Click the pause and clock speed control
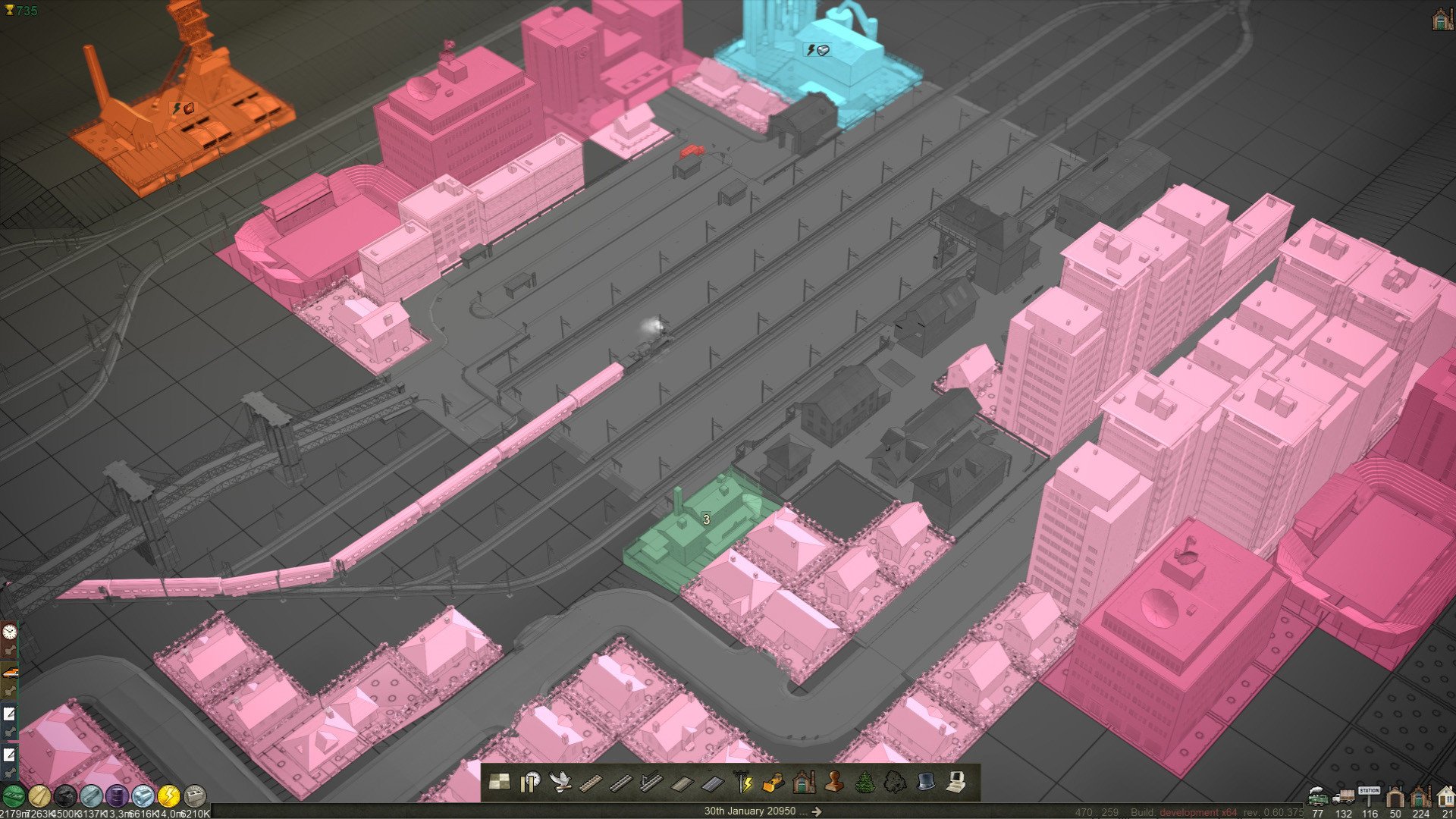The image size is (1456, 819). pos(529,782)
